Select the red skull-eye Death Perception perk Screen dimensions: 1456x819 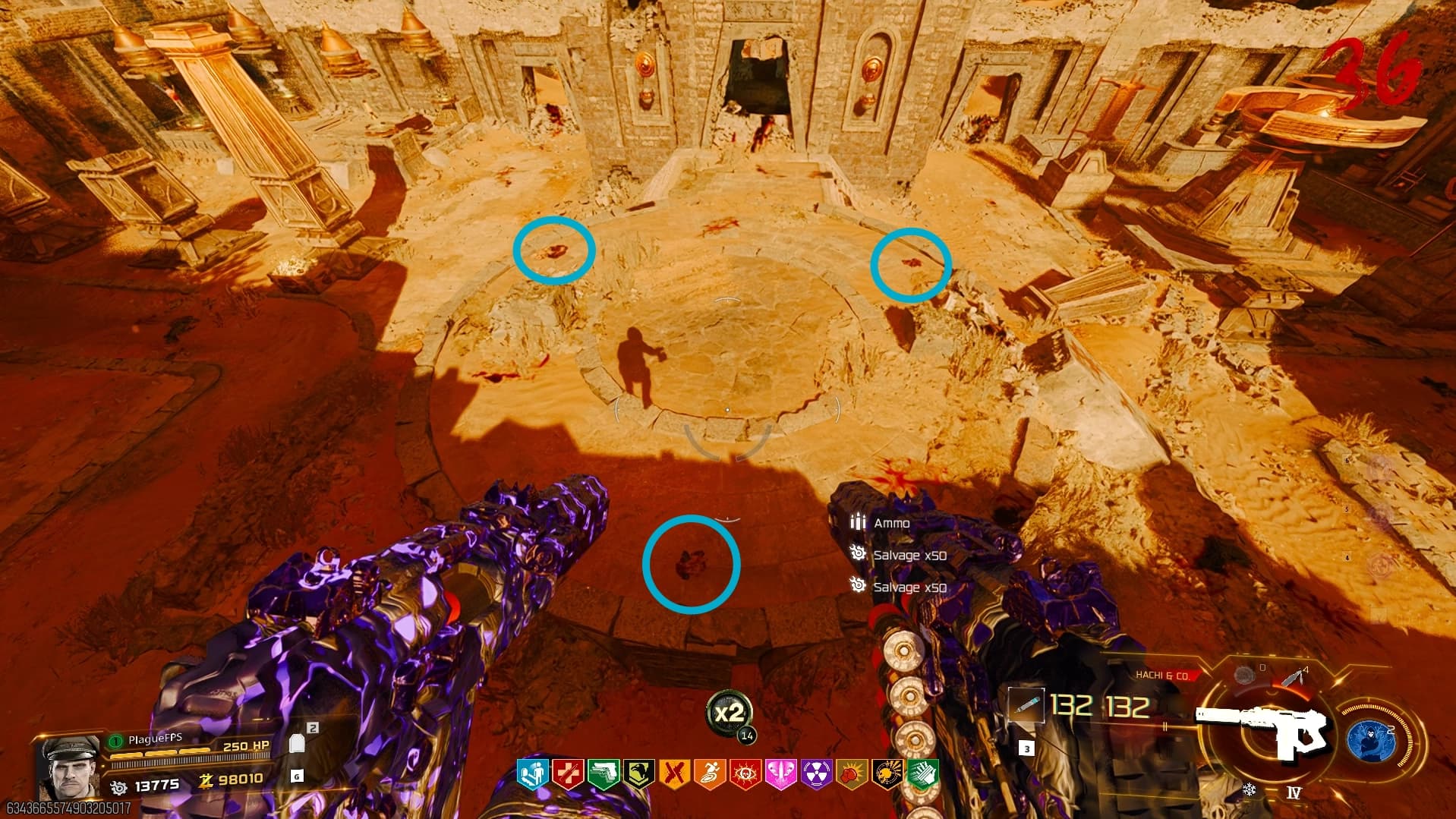click(745, 774)
